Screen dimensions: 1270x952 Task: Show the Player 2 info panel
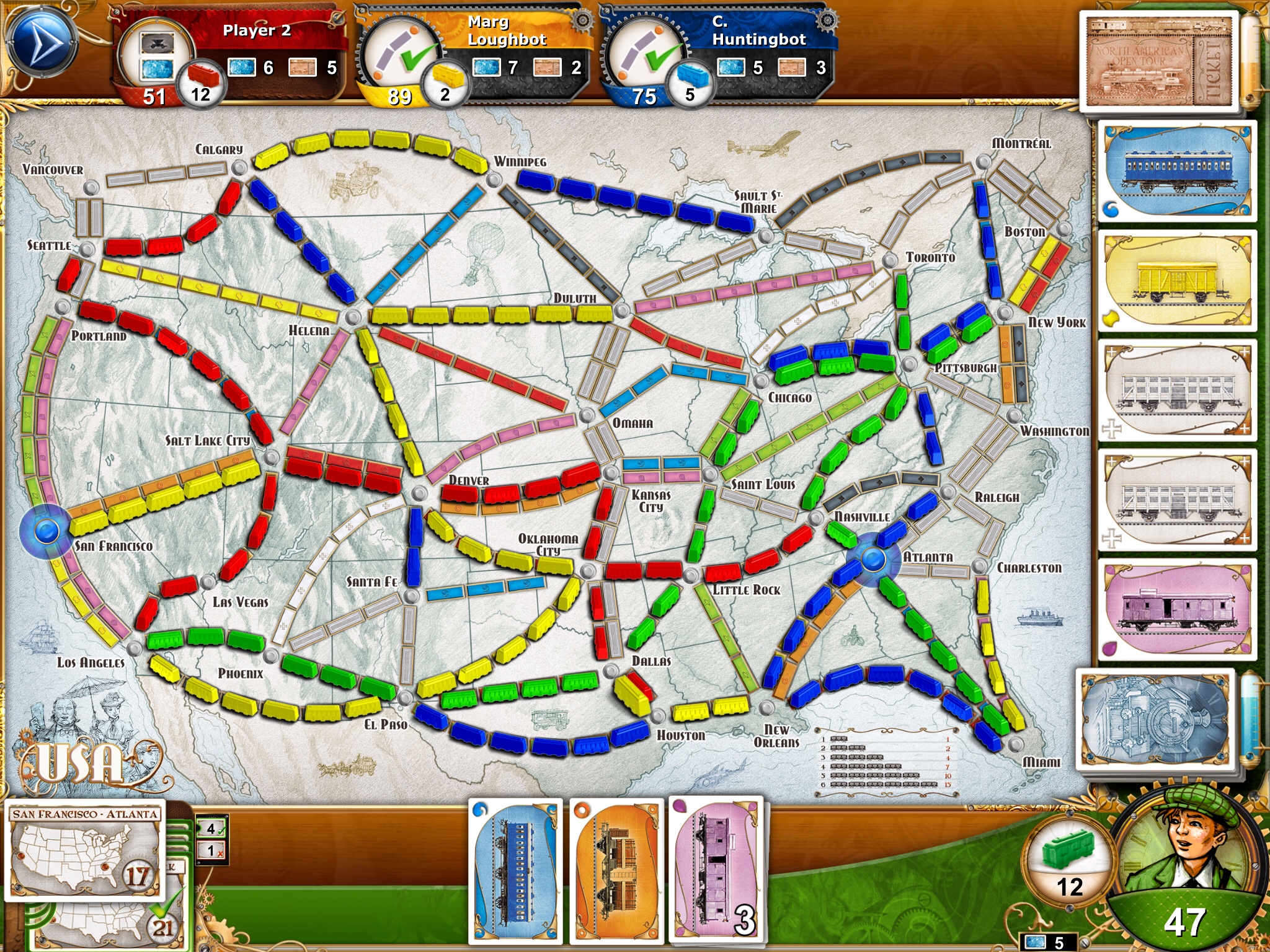pos(229,53)
